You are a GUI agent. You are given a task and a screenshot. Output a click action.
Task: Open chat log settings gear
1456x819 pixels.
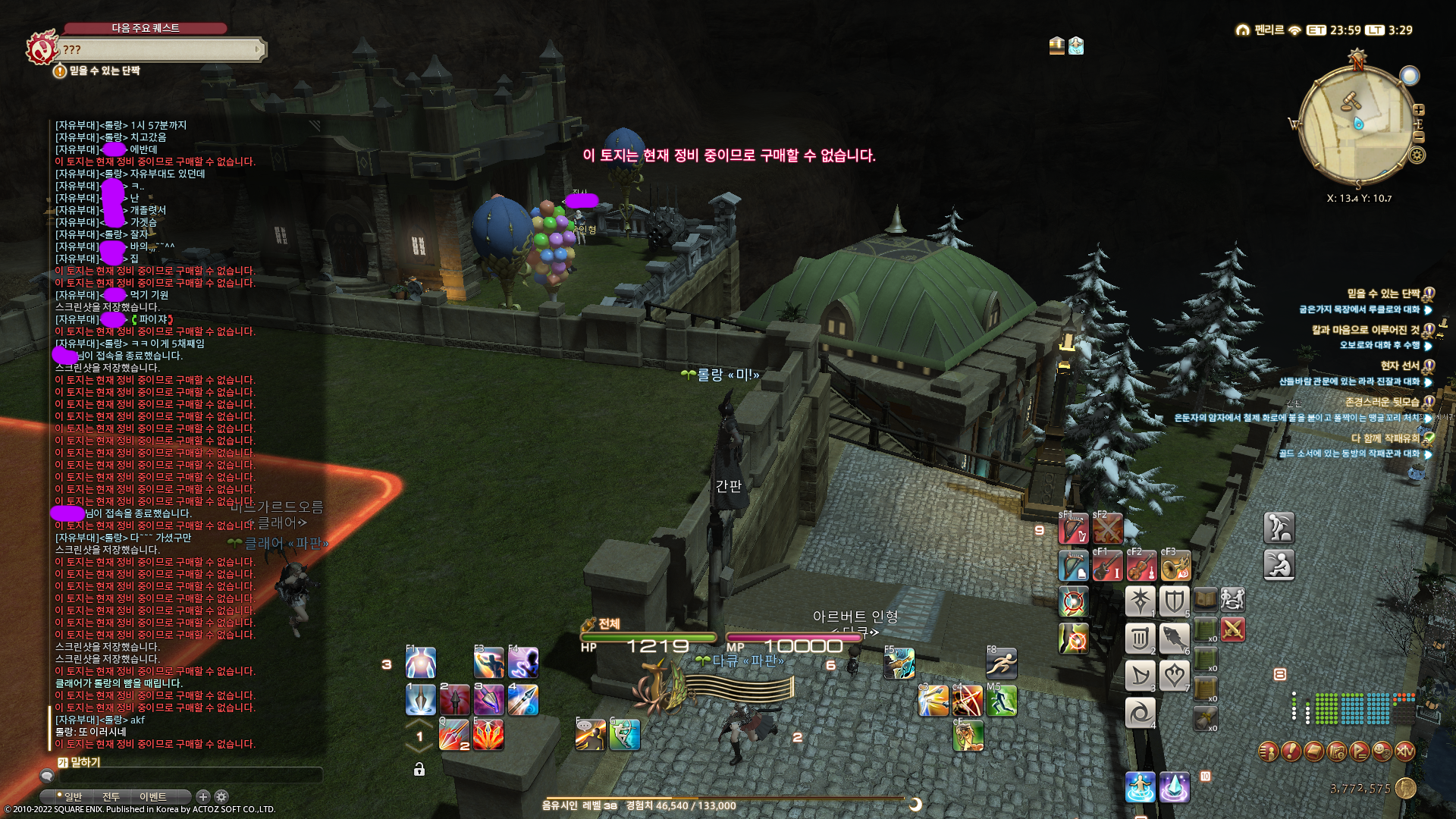tap(221, 796)
